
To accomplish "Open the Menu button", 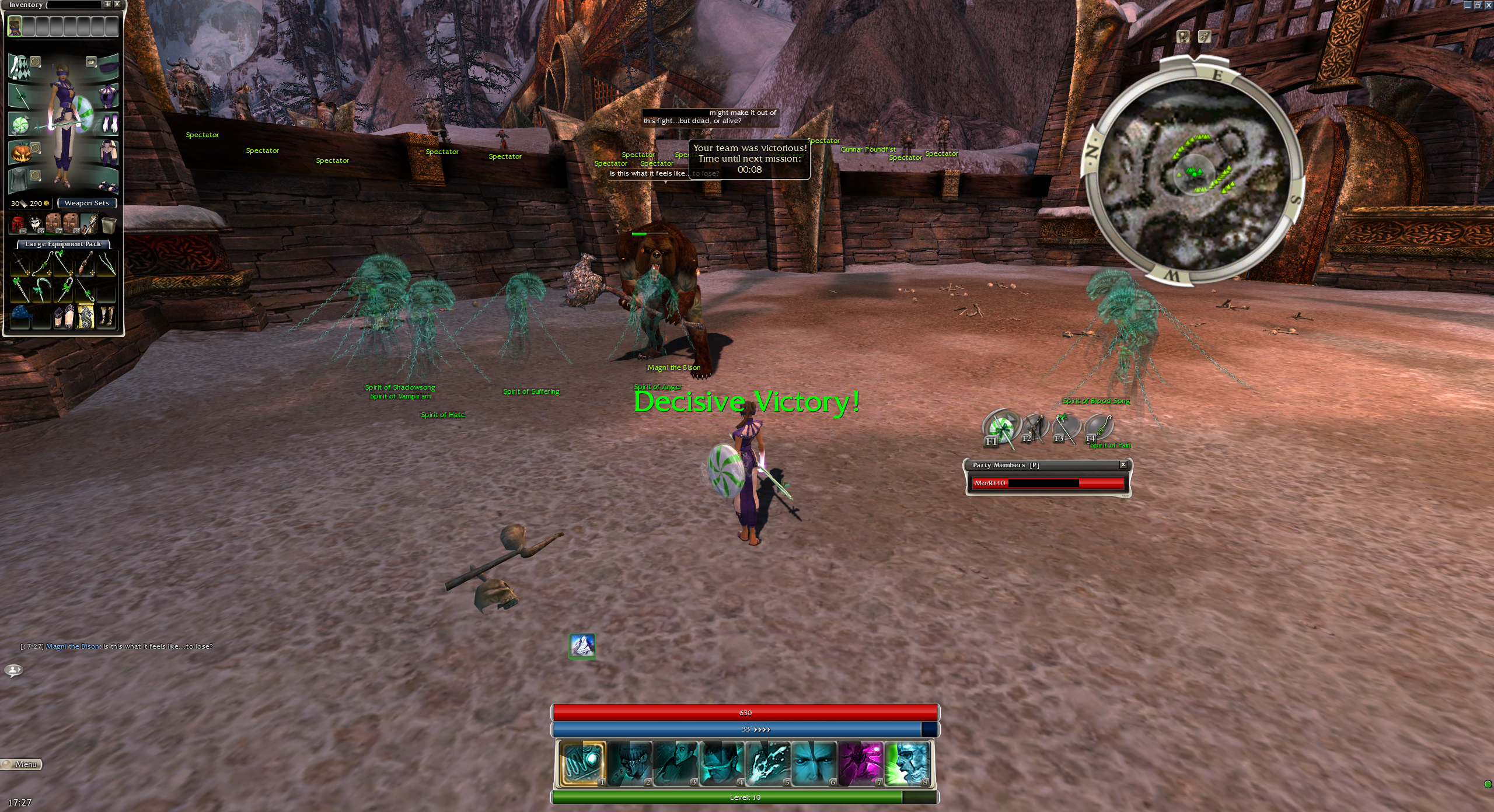I will pos(22,764).
